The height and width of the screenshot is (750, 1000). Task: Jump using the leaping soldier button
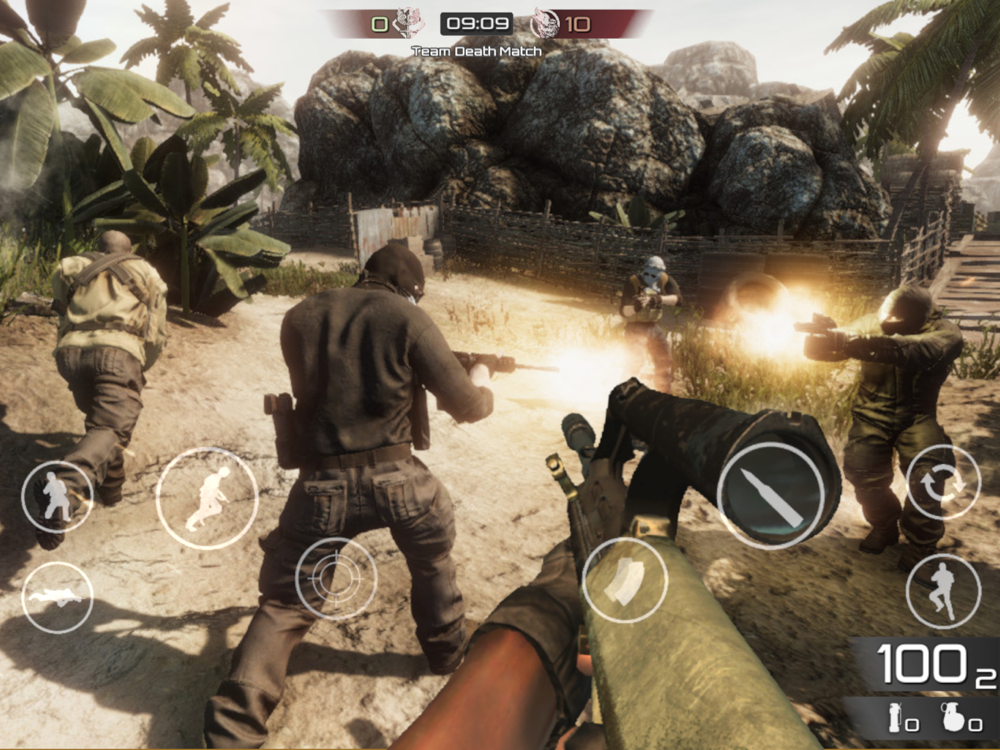click(x=943, y=591)
